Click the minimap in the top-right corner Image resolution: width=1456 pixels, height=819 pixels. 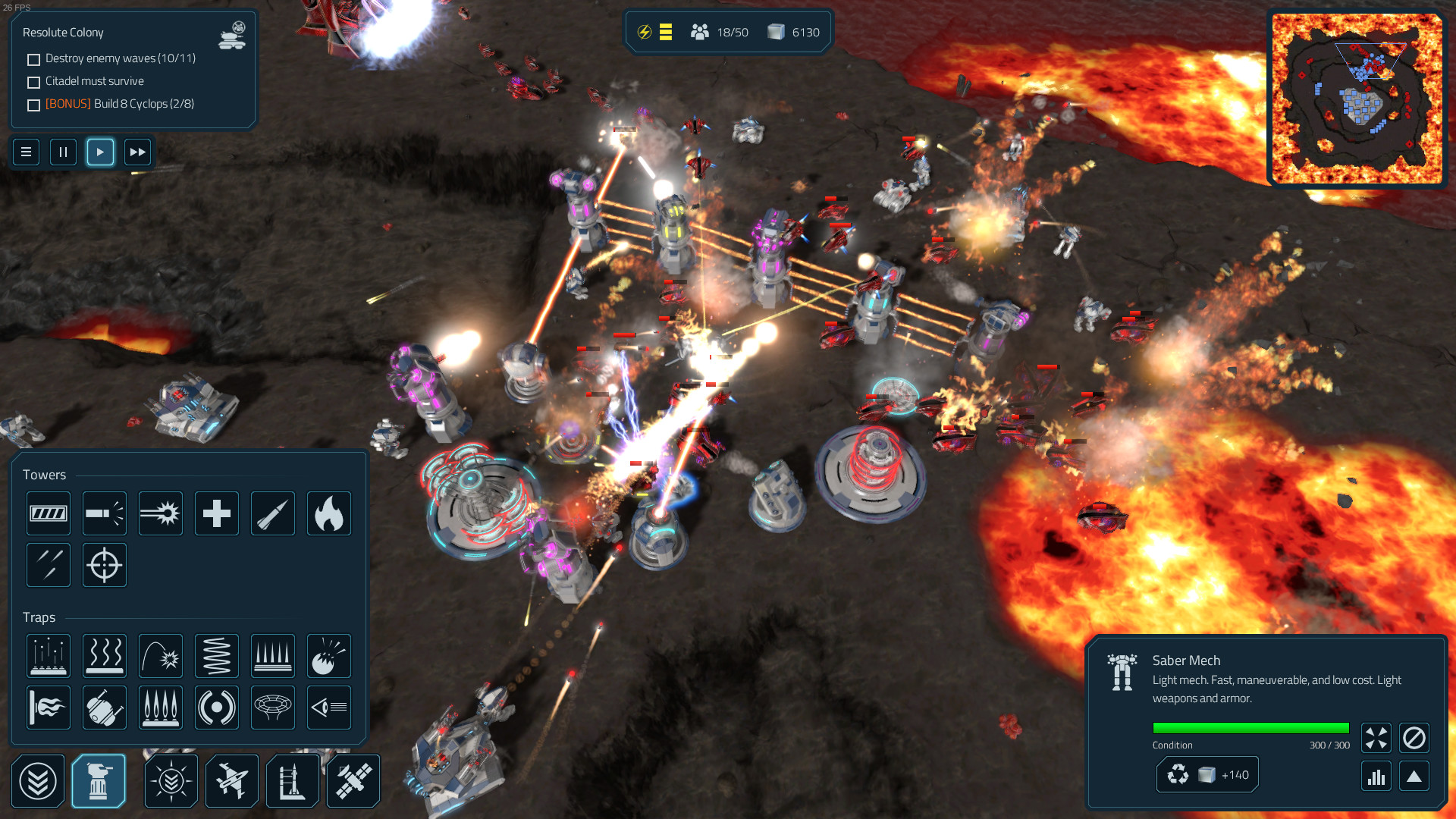1357,97
